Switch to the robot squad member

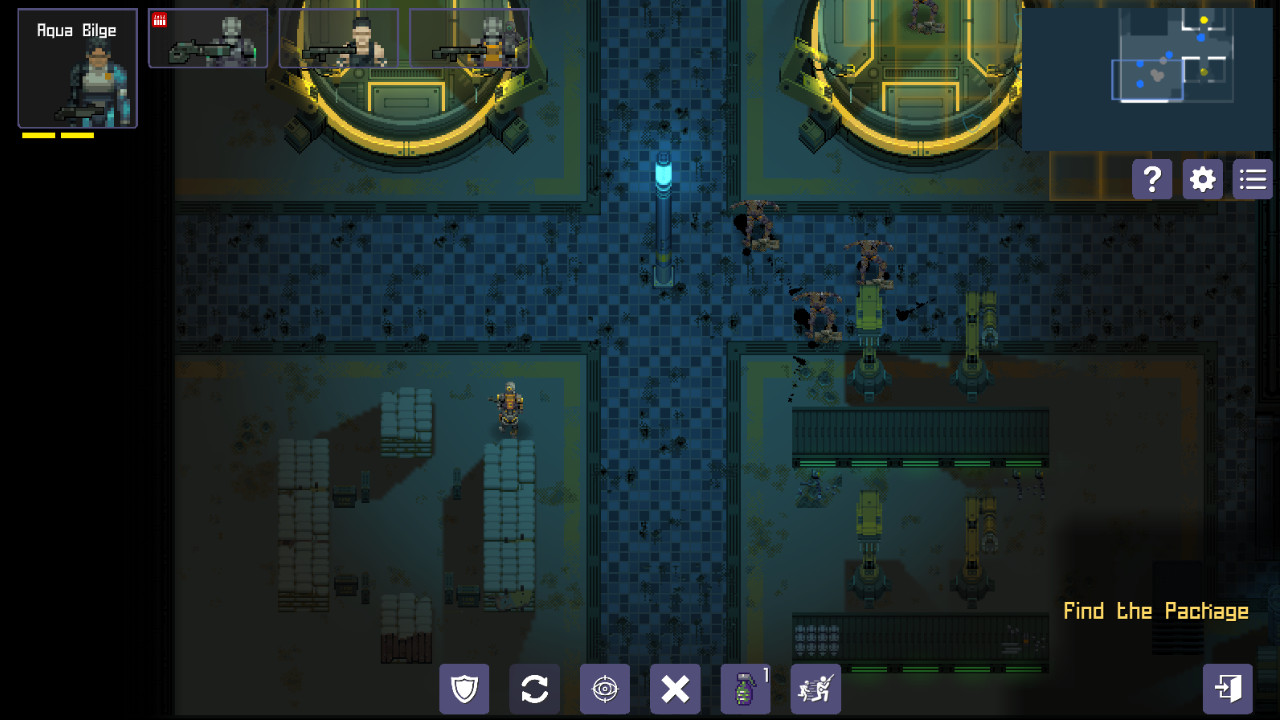click(208, 38)
